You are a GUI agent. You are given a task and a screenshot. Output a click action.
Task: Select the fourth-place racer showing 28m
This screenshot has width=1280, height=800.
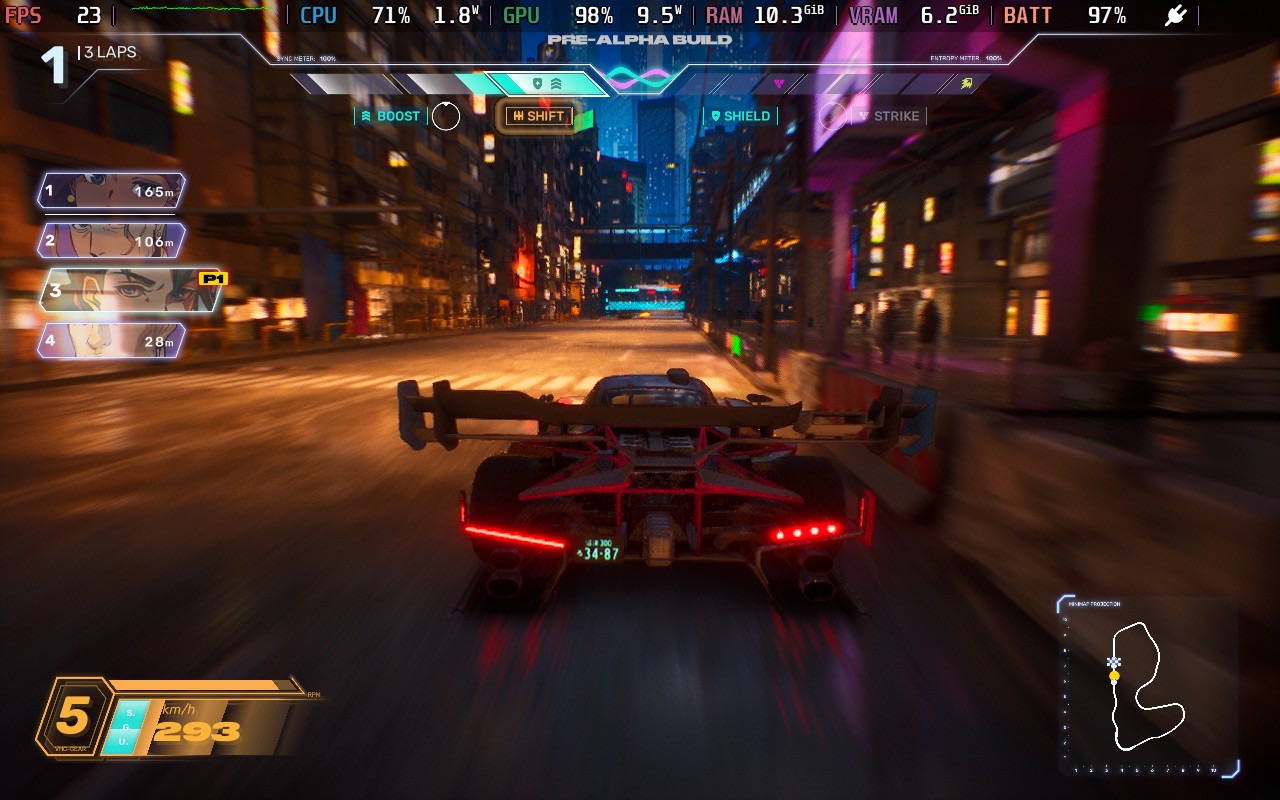coord(111,340)
